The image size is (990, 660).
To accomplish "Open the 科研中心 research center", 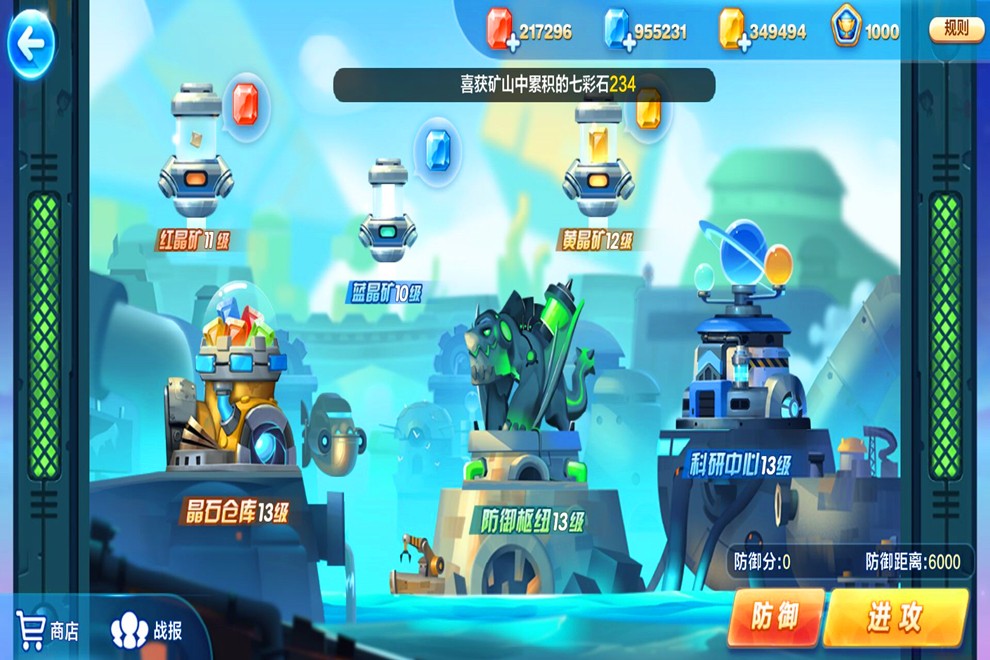I will click(740, 370).
